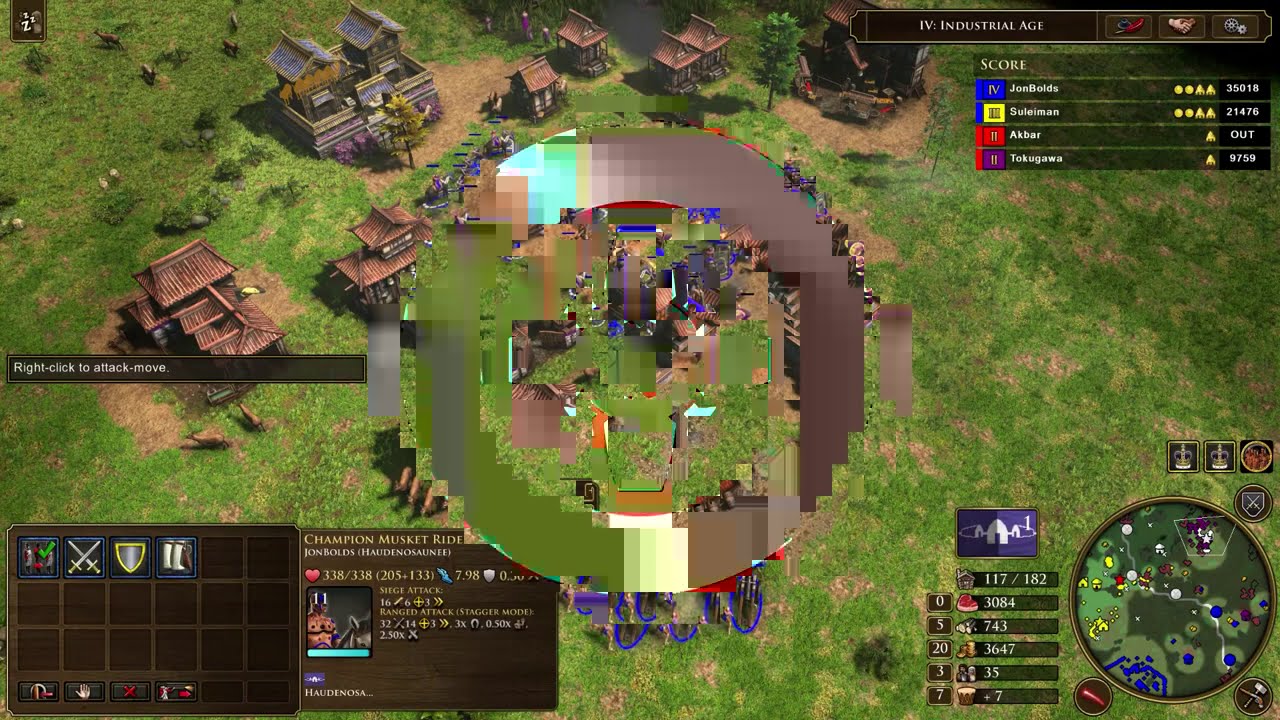
Task: Activate the hand stop command
Action: pos(85,691)
